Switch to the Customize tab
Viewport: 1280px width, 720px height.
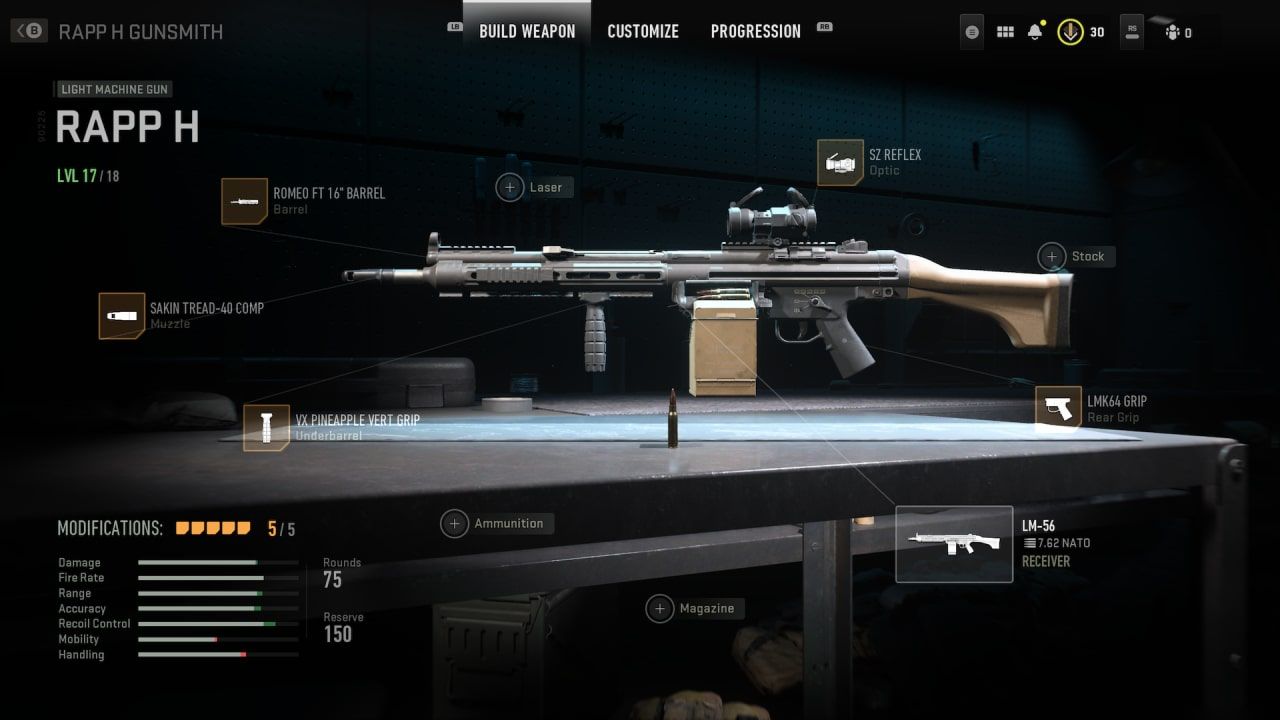[643, 31]
